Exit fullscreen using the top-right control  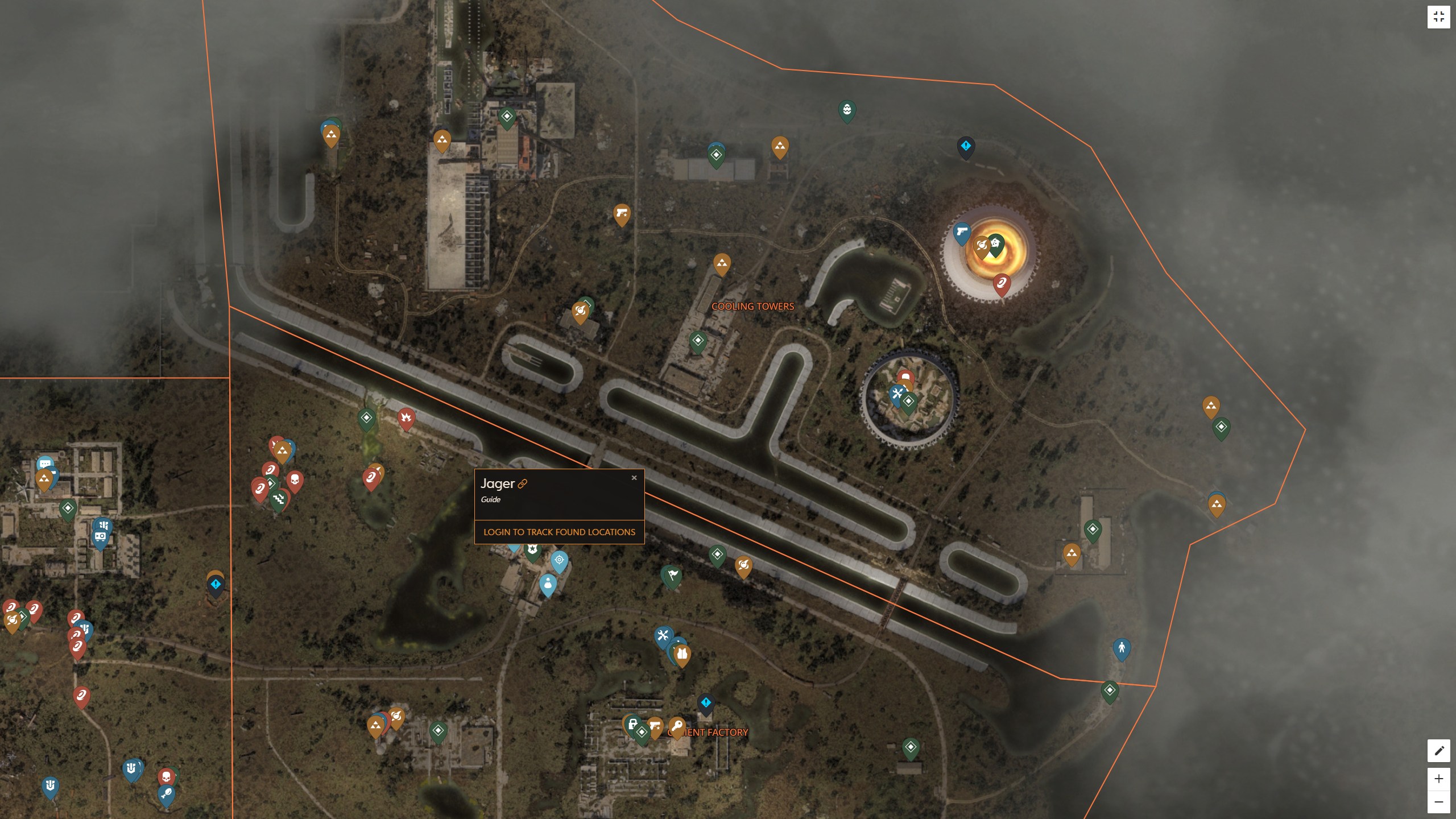[x=1440, y=16]
